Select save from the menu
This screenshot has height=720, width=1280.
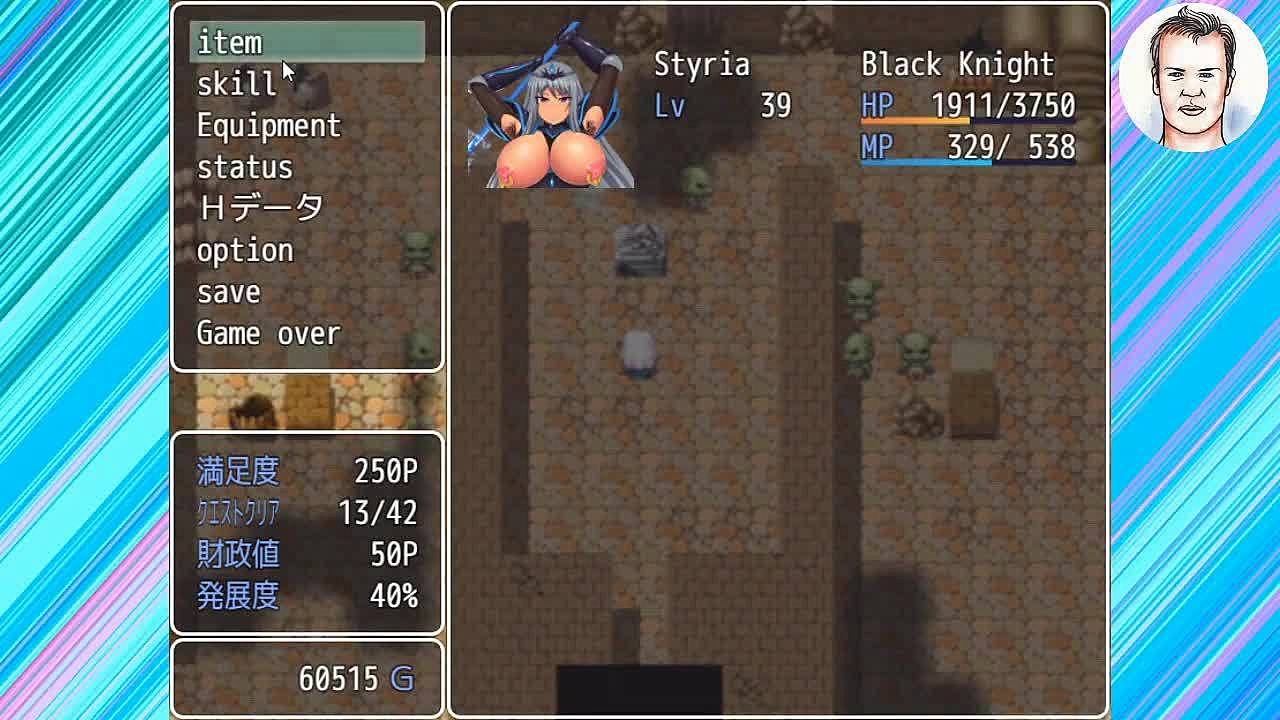[228, 292]
